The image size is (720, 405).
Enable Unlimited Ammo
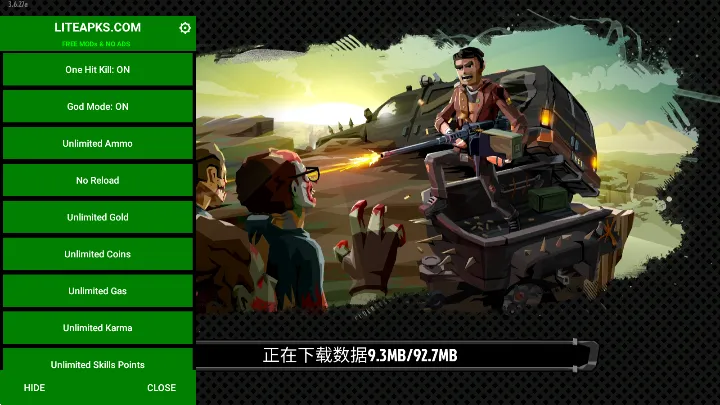(98, 144)
